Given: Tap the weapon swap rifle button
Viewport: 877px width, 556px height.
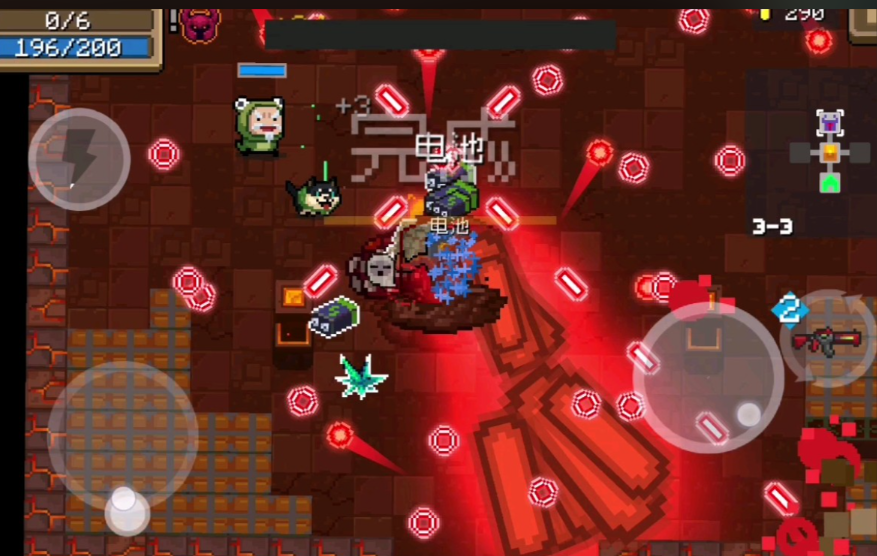Looking at the screenshot, I should pos(829,340).
